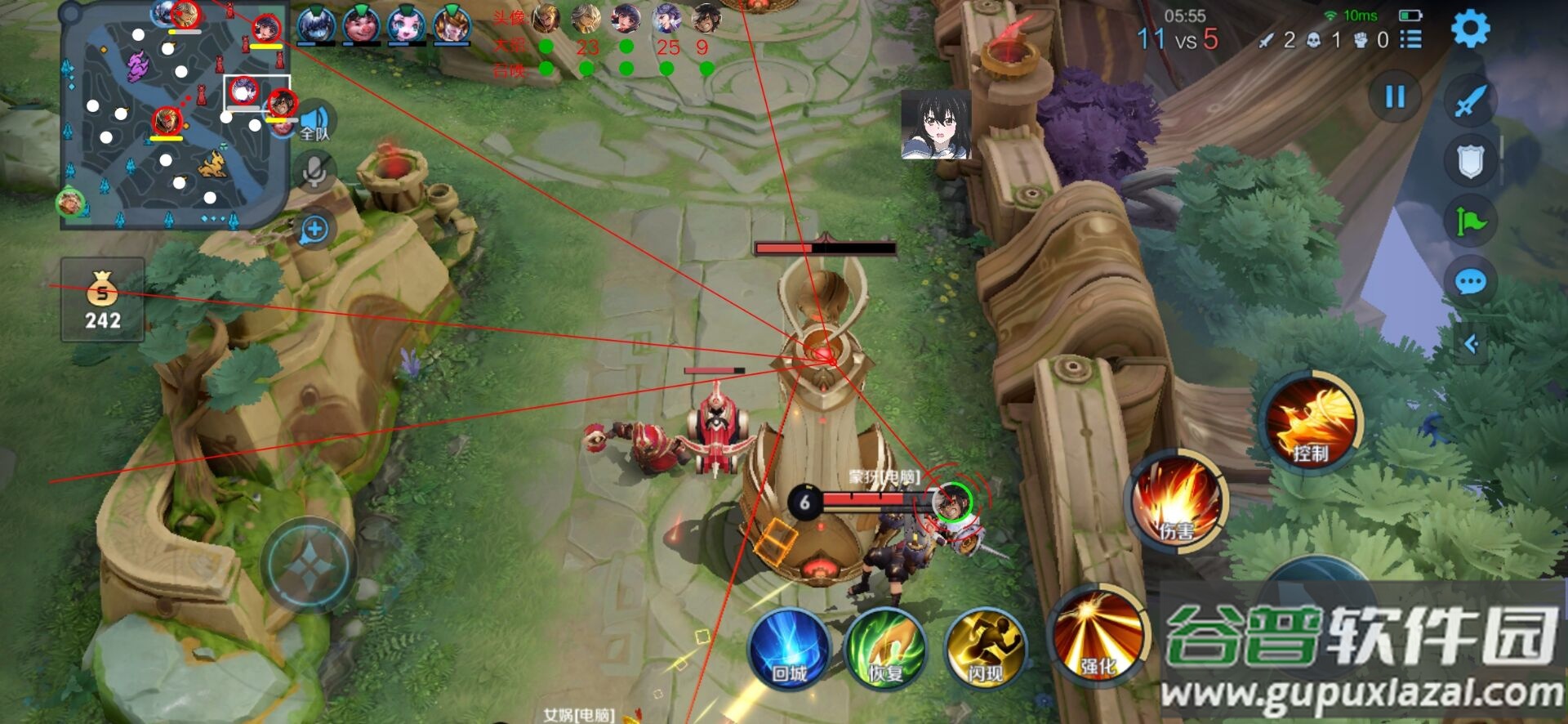Viewport: 1568px width, 724px height.
Task: Send an attack signal with sword icon
Action: click(1470, 101)
